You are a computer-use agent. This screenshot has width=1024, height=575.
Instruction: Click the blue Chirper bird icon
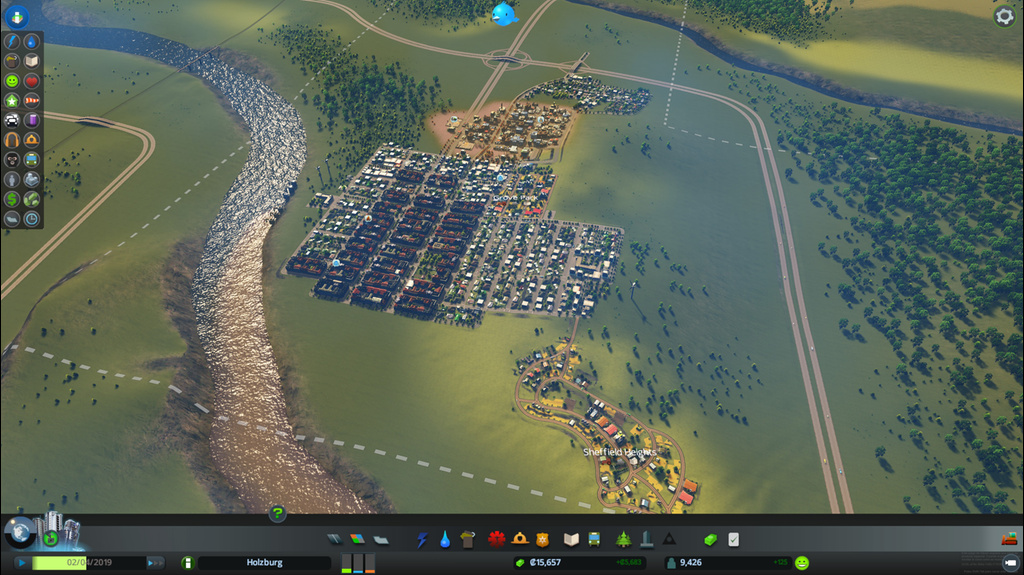[504, 14]
